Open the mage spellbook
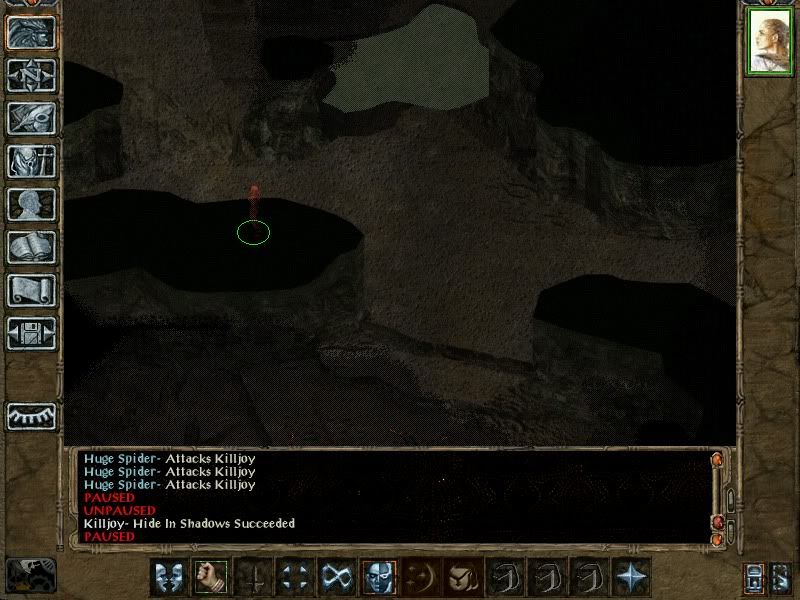800x600 pixels. coord(31,247)
